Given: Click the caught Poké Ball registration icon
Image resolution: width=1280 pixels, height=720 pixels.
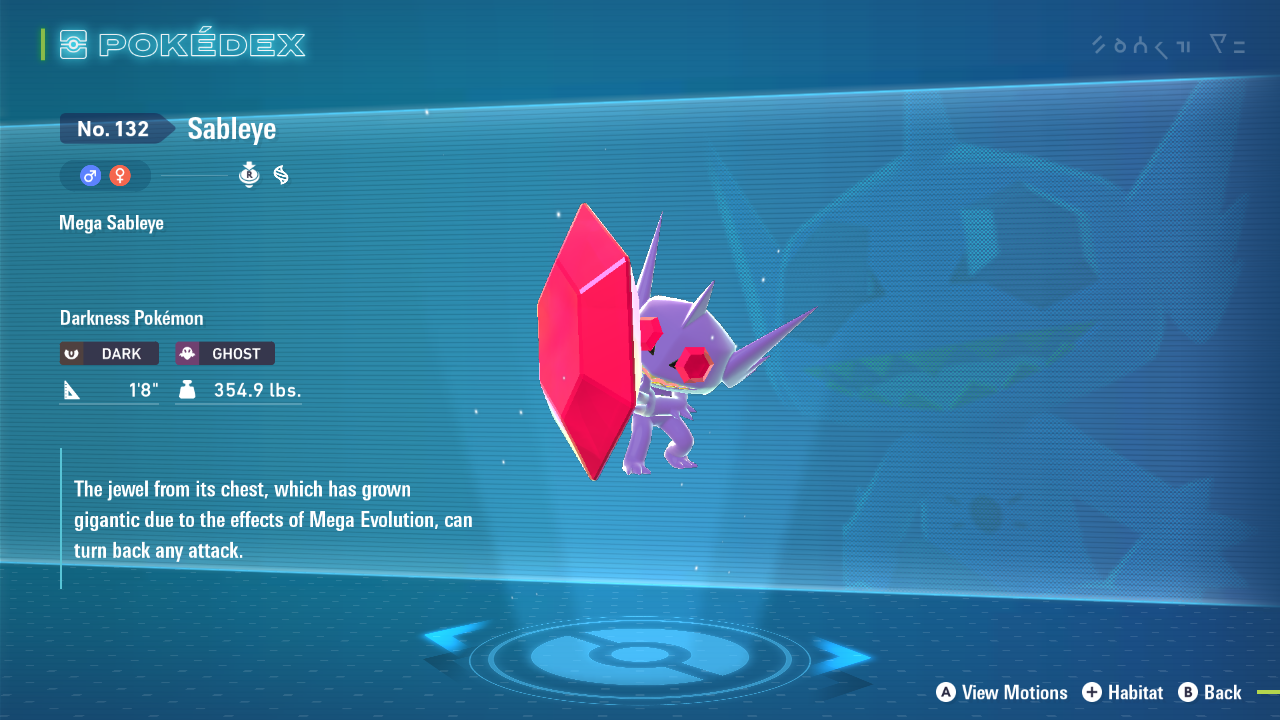Looking at the screenshot, I should click(x=248, y=174).
